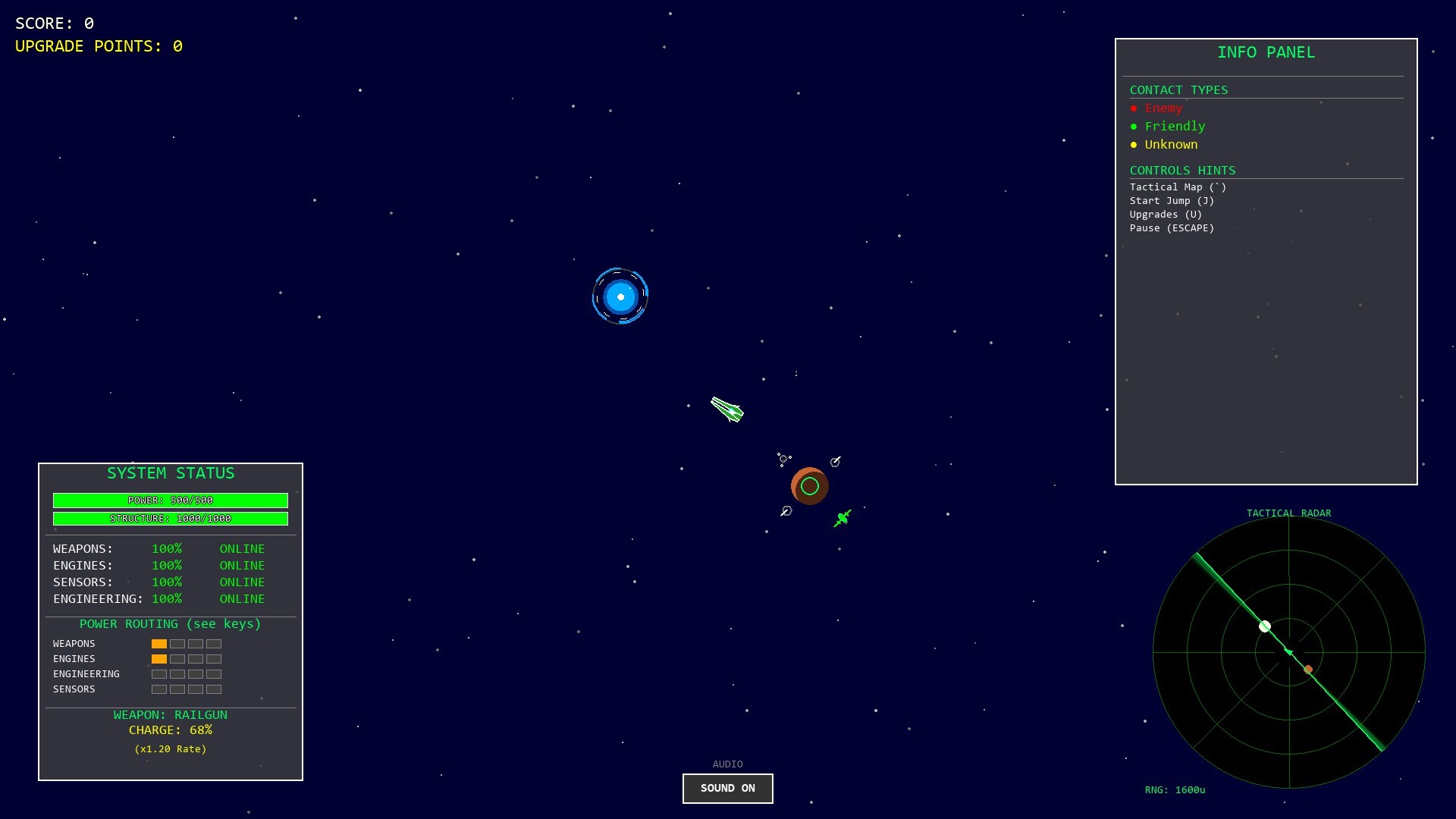This screenshot has height=819, width=1456.
Task: Activate first SENSORS power routing cell
Action: tap(159, 689)
